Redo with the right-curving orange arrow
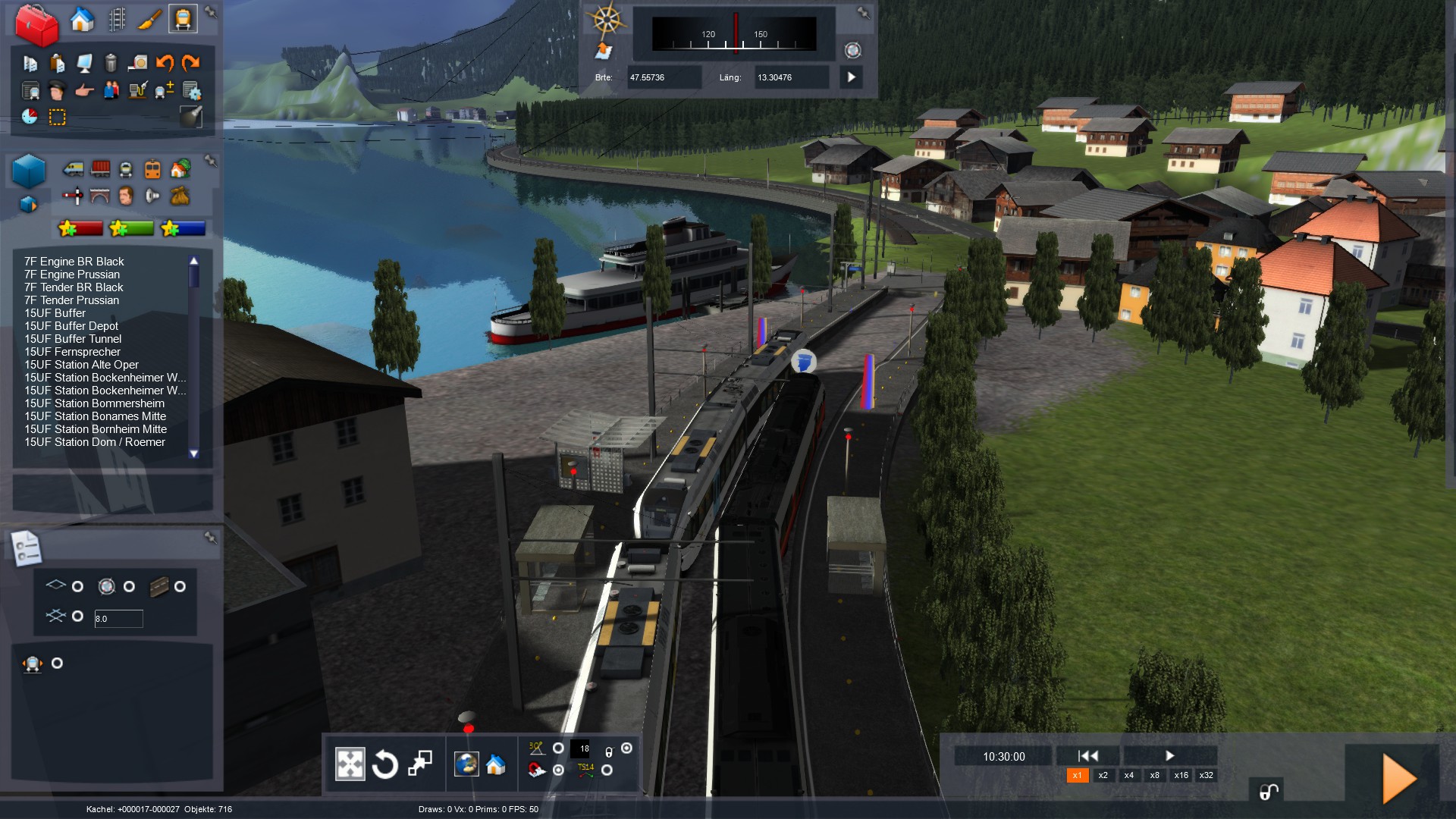 [191, 63]
